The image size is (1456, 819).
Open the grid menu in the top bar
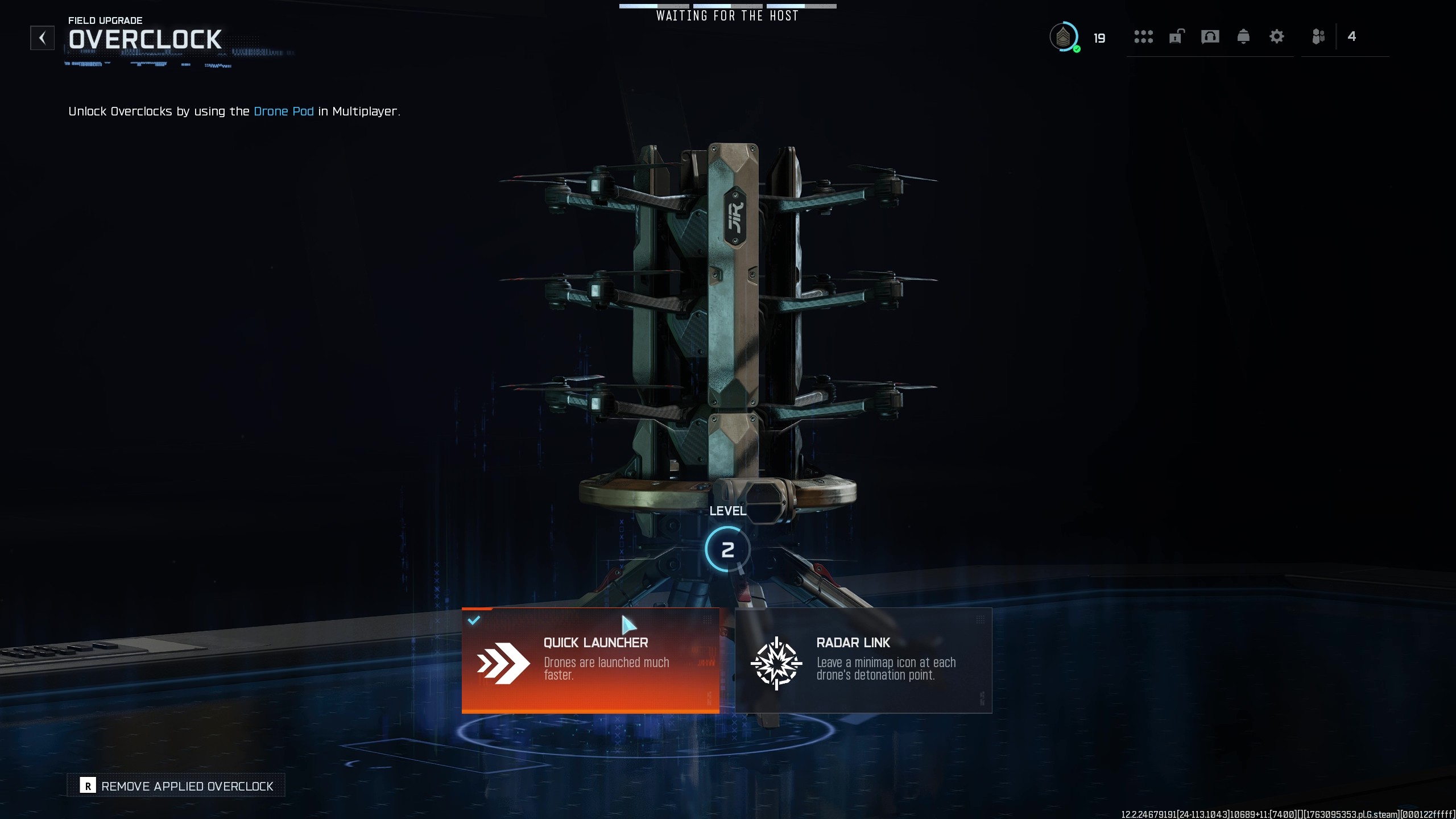[1143, 36]
